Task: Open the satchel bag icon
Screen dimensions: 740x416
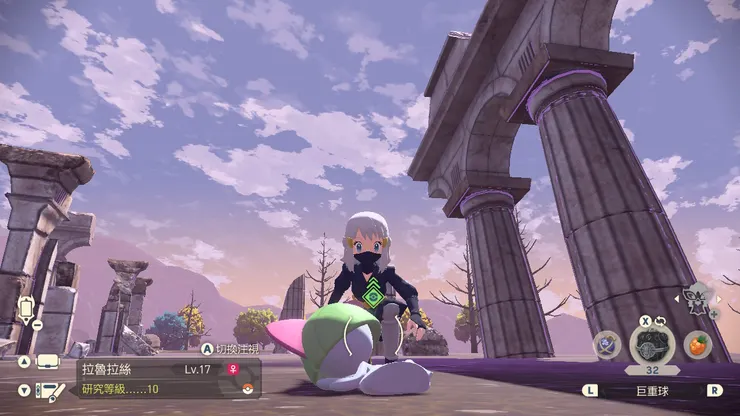Action: (x=47, y=361)
